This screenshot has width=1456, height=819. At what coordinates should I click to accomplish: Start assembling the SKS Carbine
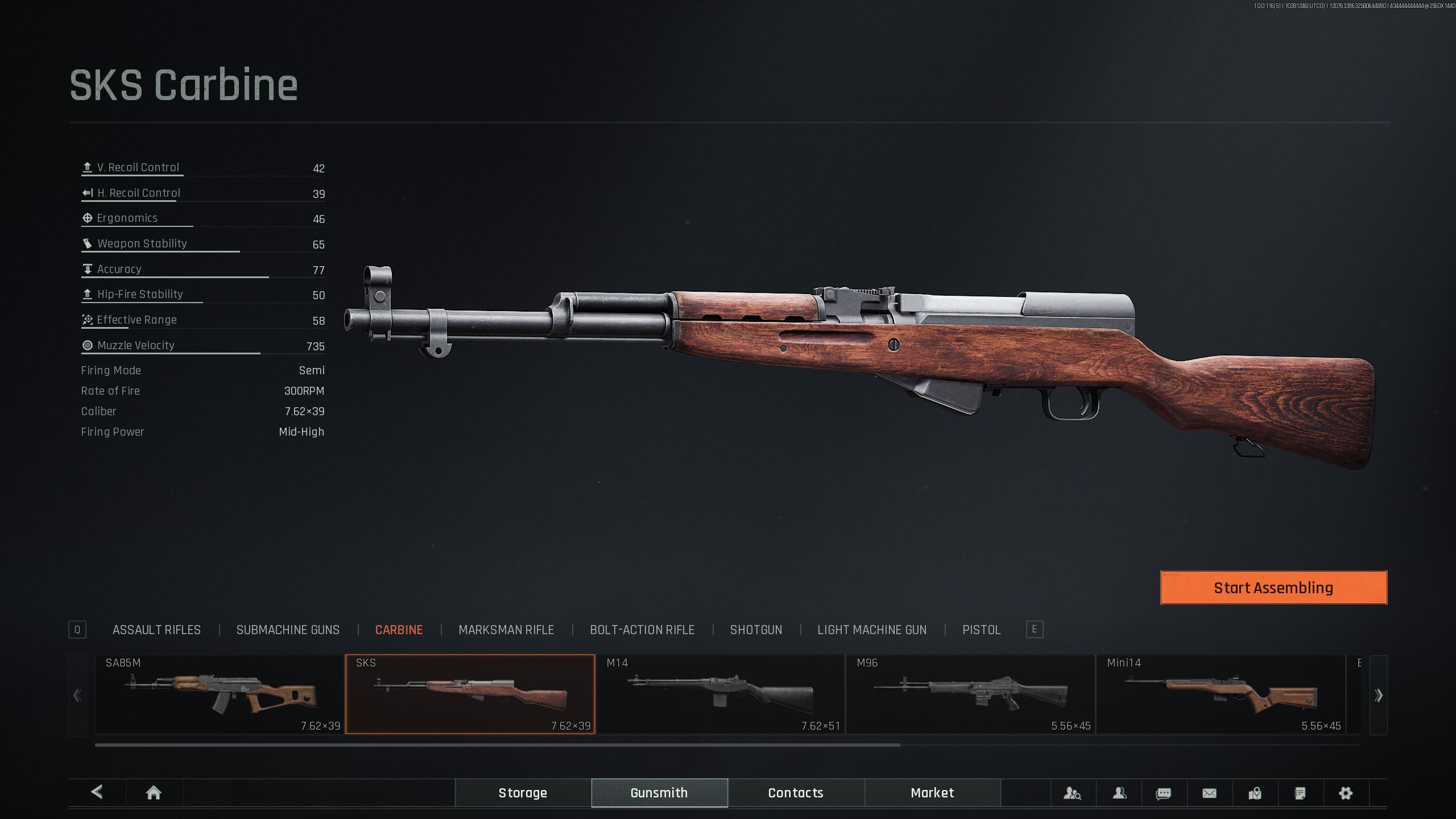(1273, 588)
